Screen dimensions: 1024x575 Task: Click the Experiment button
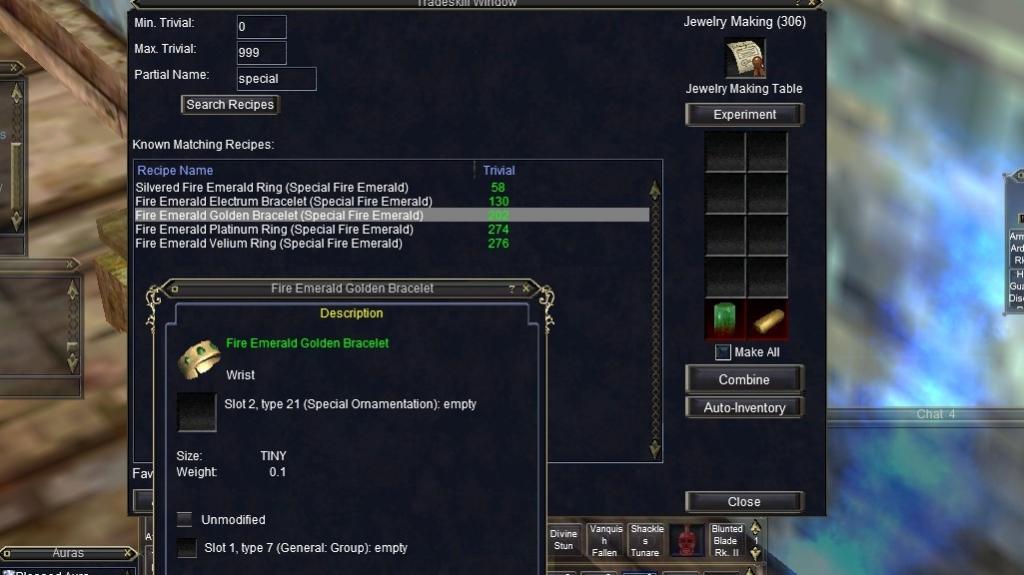pos(744,115)
